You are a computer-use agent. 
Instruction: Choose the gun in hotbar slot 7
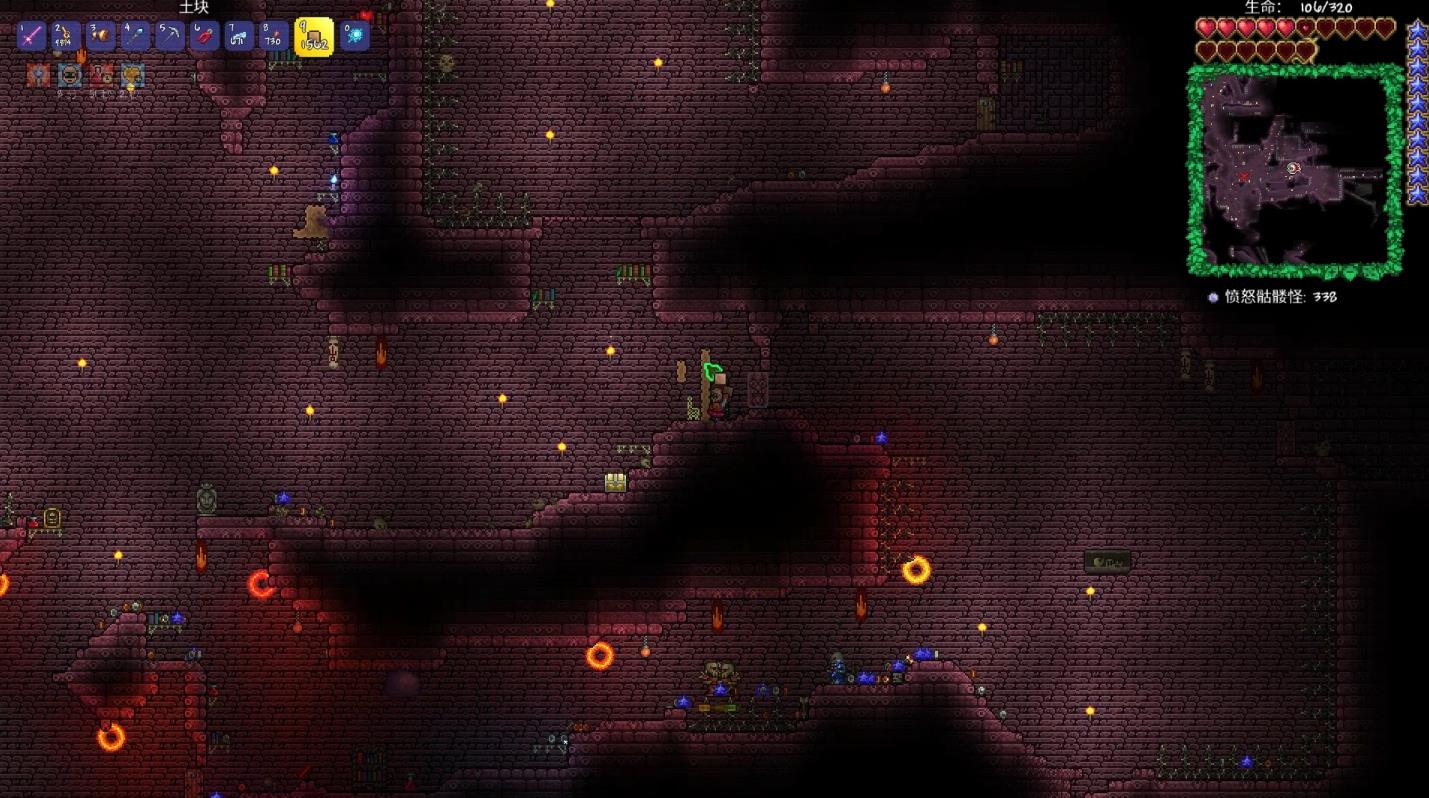click(238, 37)
